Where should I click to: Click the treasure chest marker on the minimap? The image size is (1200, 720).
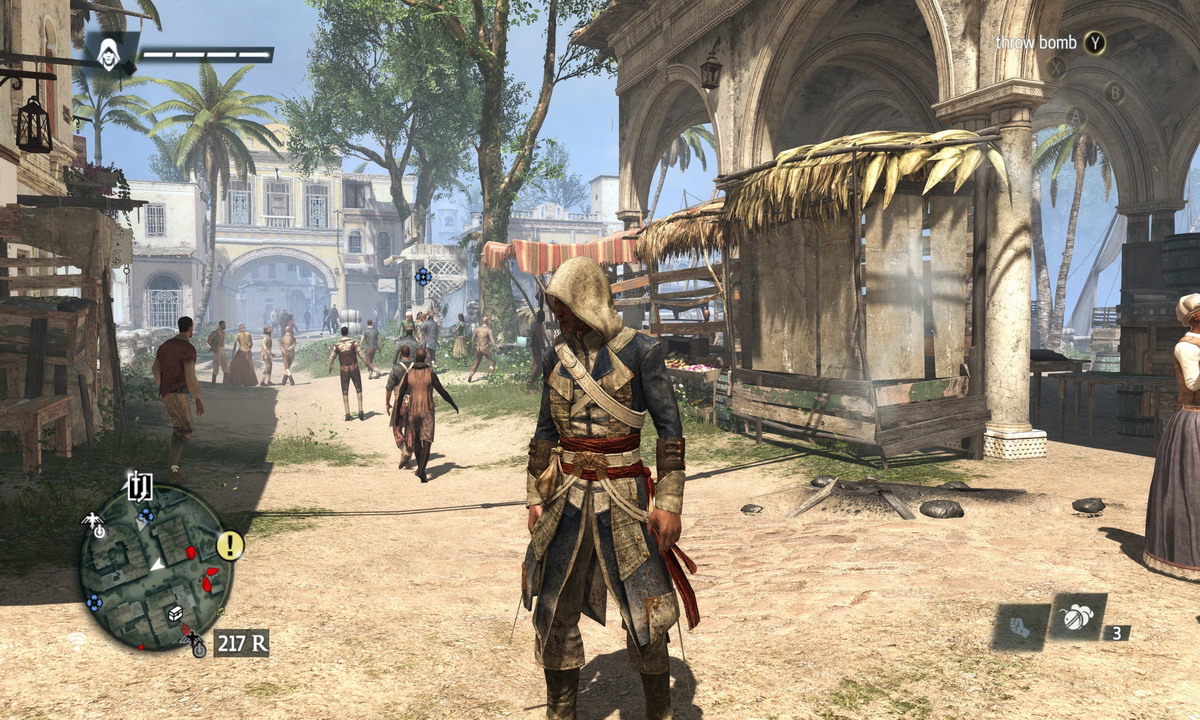(x=175, y=613)
